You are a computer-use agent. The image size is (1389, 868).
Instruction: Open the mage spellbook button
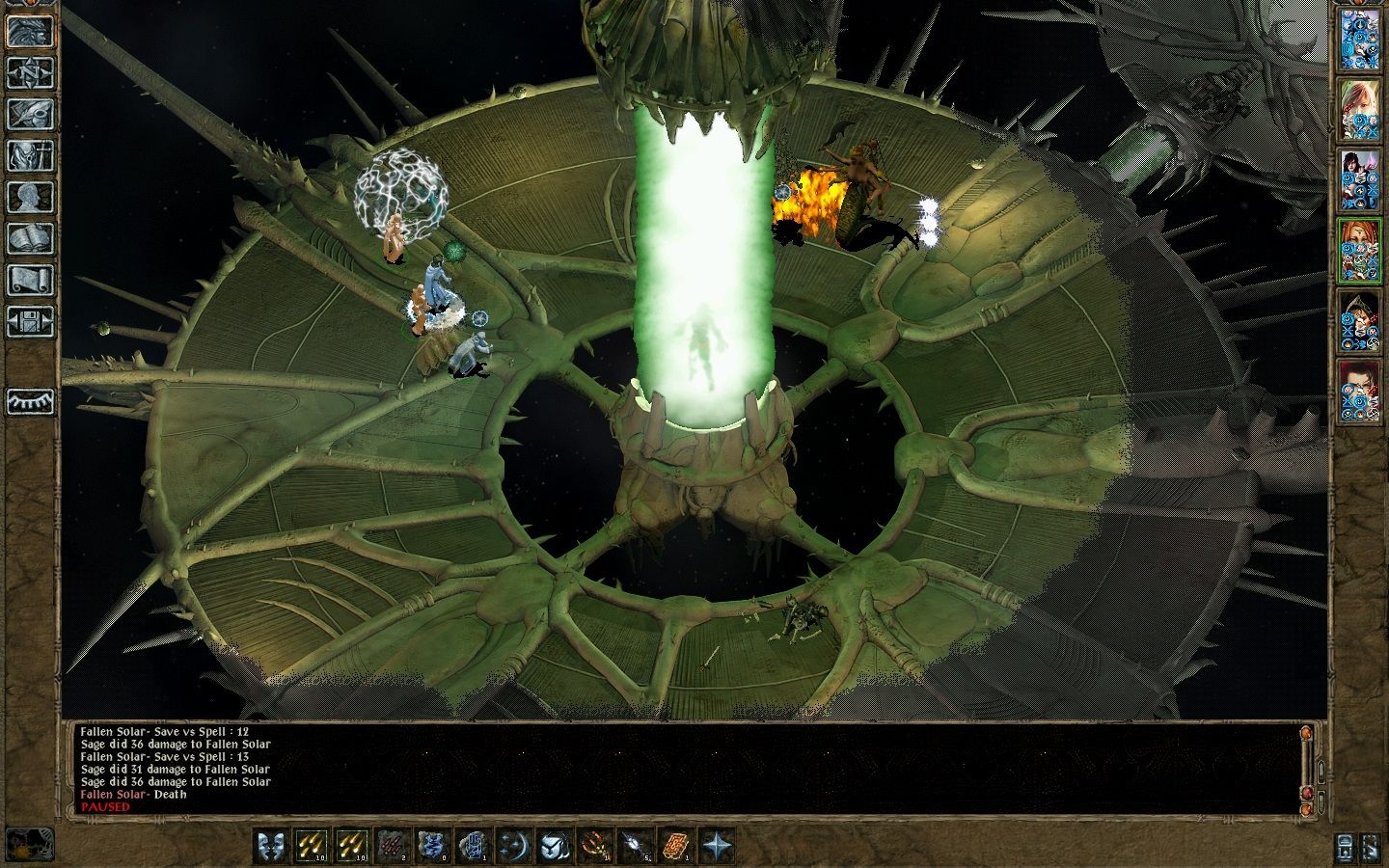click(30, 238)
